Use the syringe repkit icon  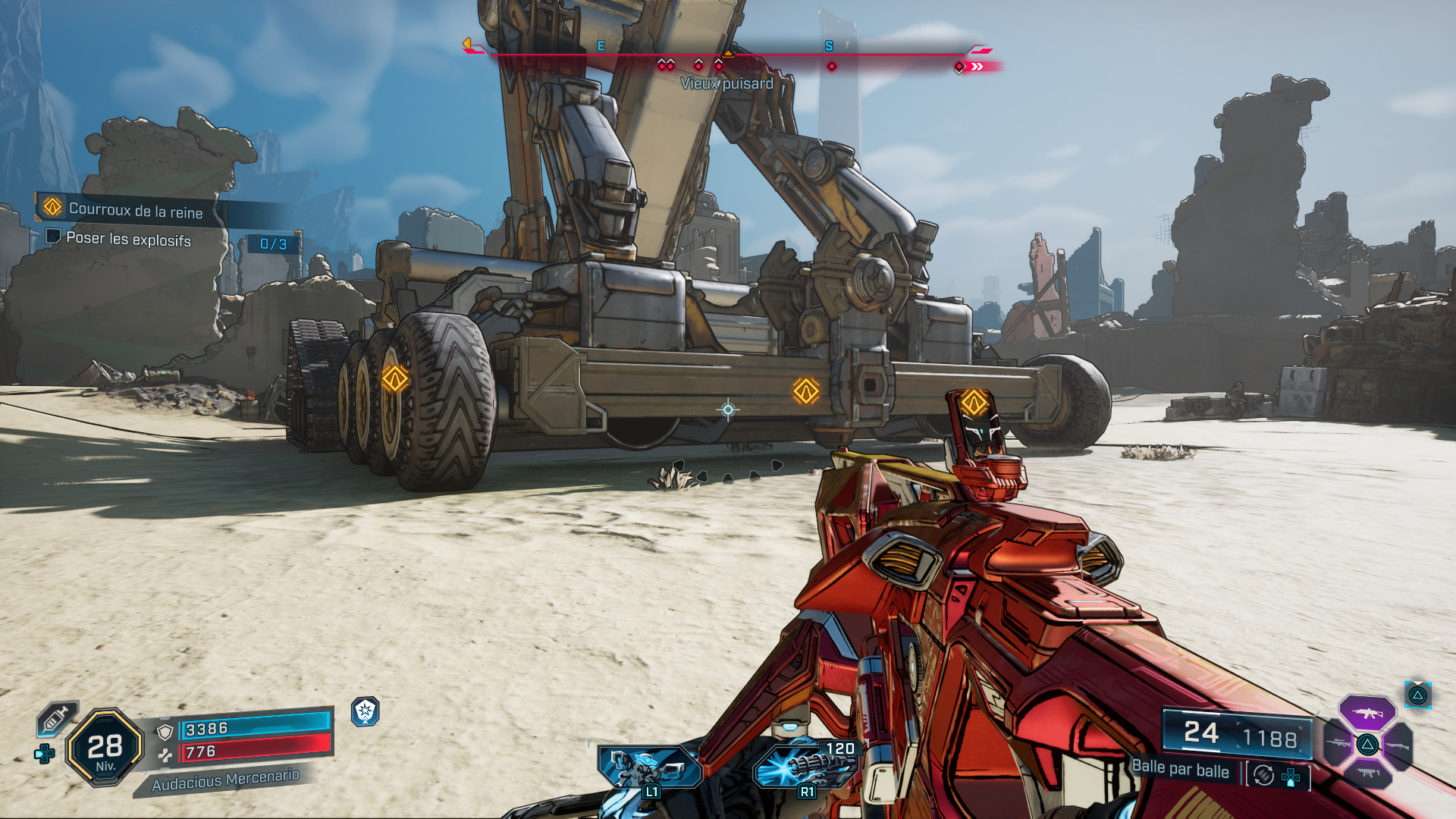(x=55, y=717)
